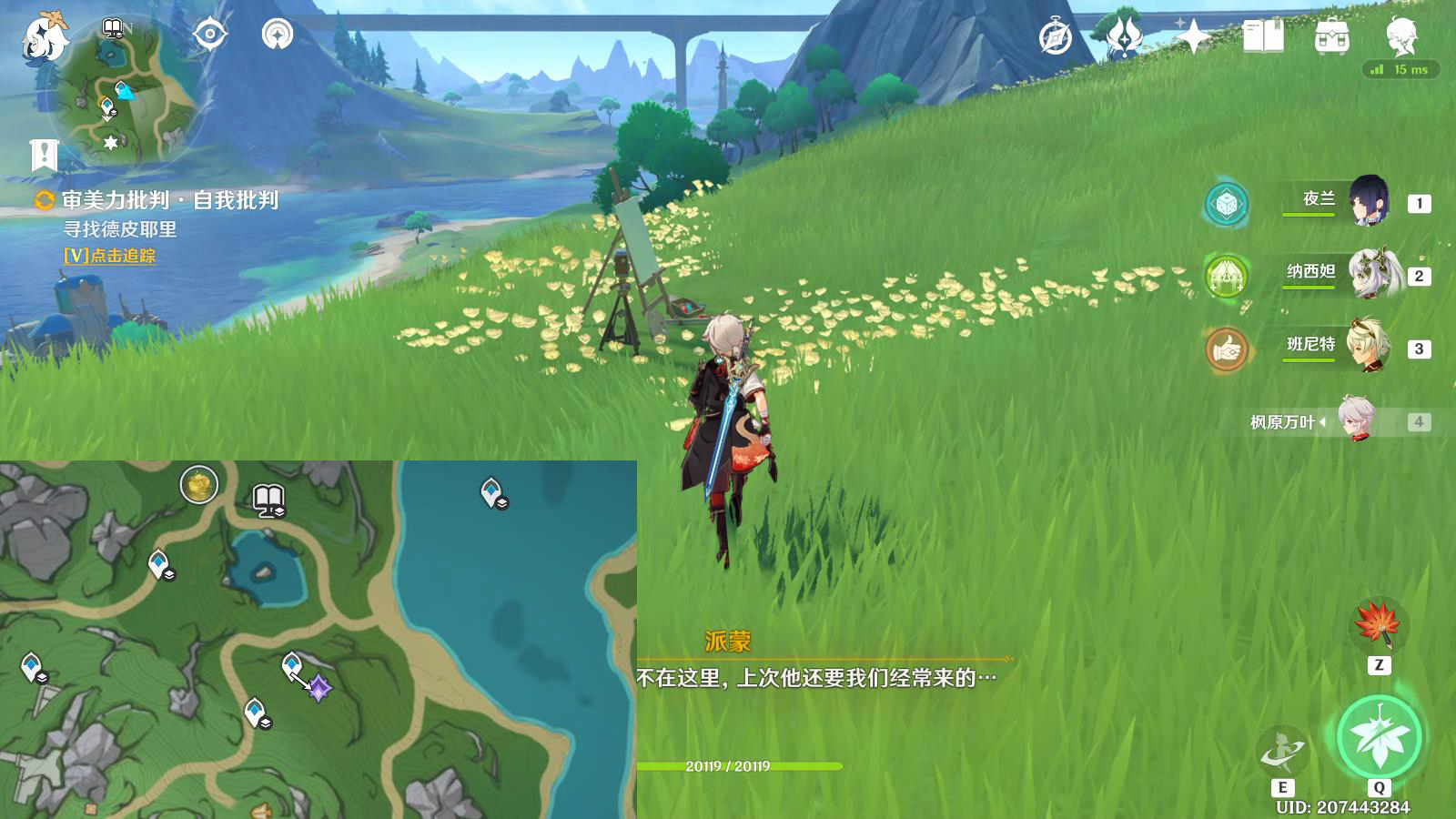
Task: Select active character 枫原万叶
Action: point(1356,420)
